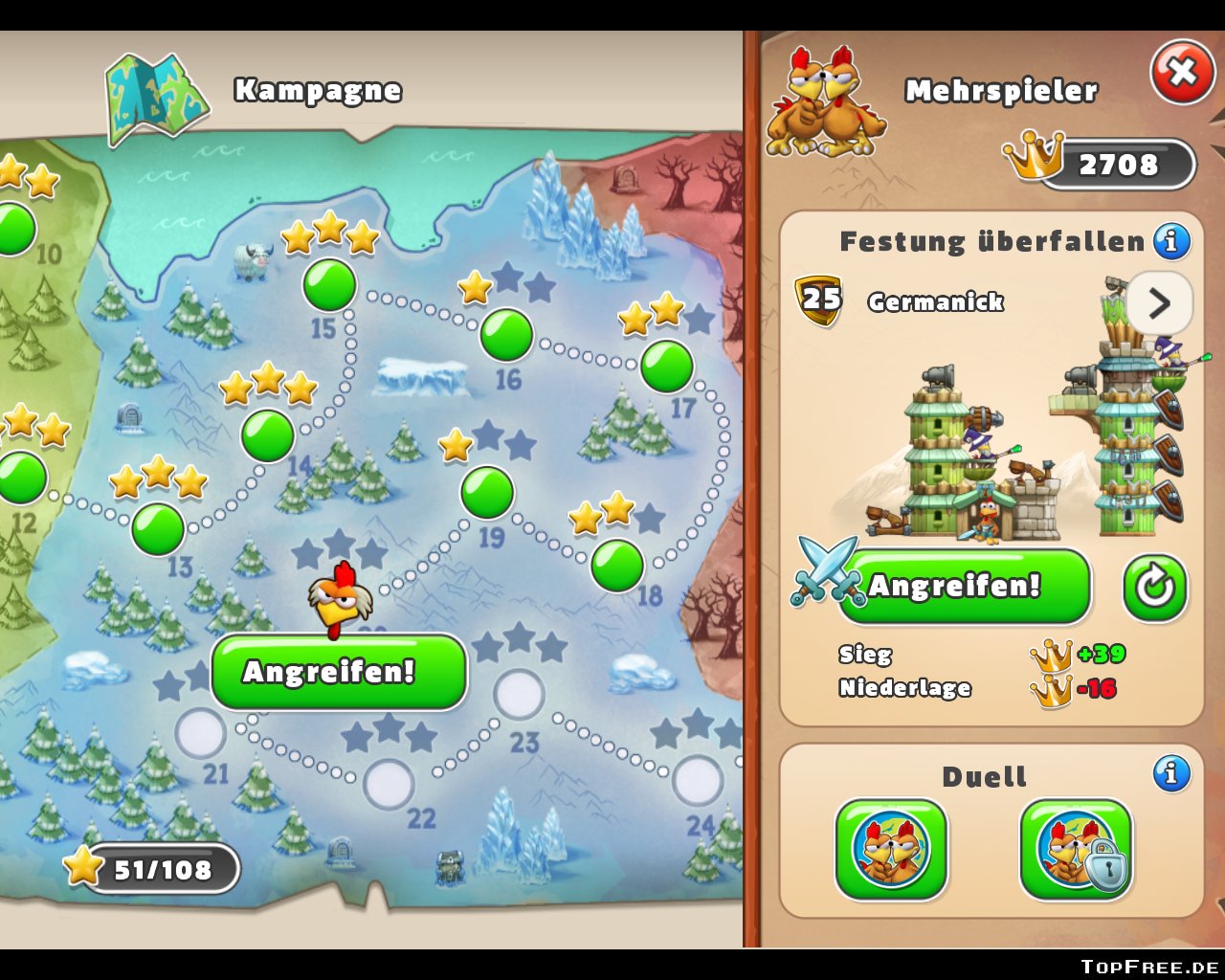Viewport: 1225px width, 980px height.
Task: Select locked level 24 node
Action: click(698, 780)
